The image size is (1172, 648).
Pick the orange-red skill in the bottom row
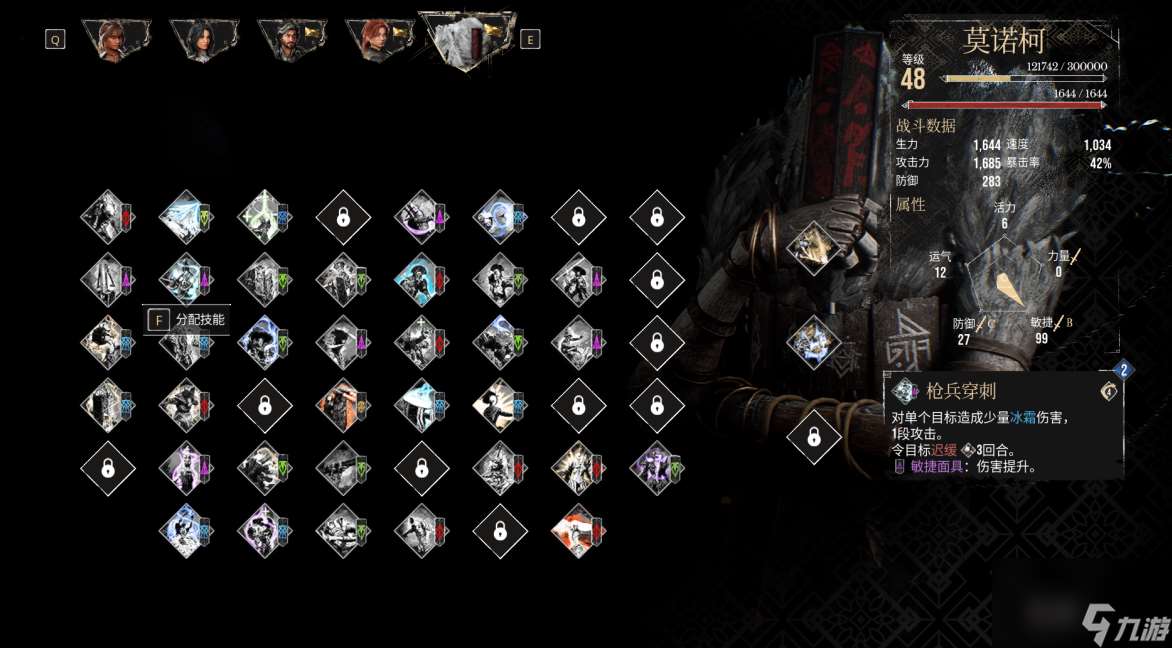578,530
